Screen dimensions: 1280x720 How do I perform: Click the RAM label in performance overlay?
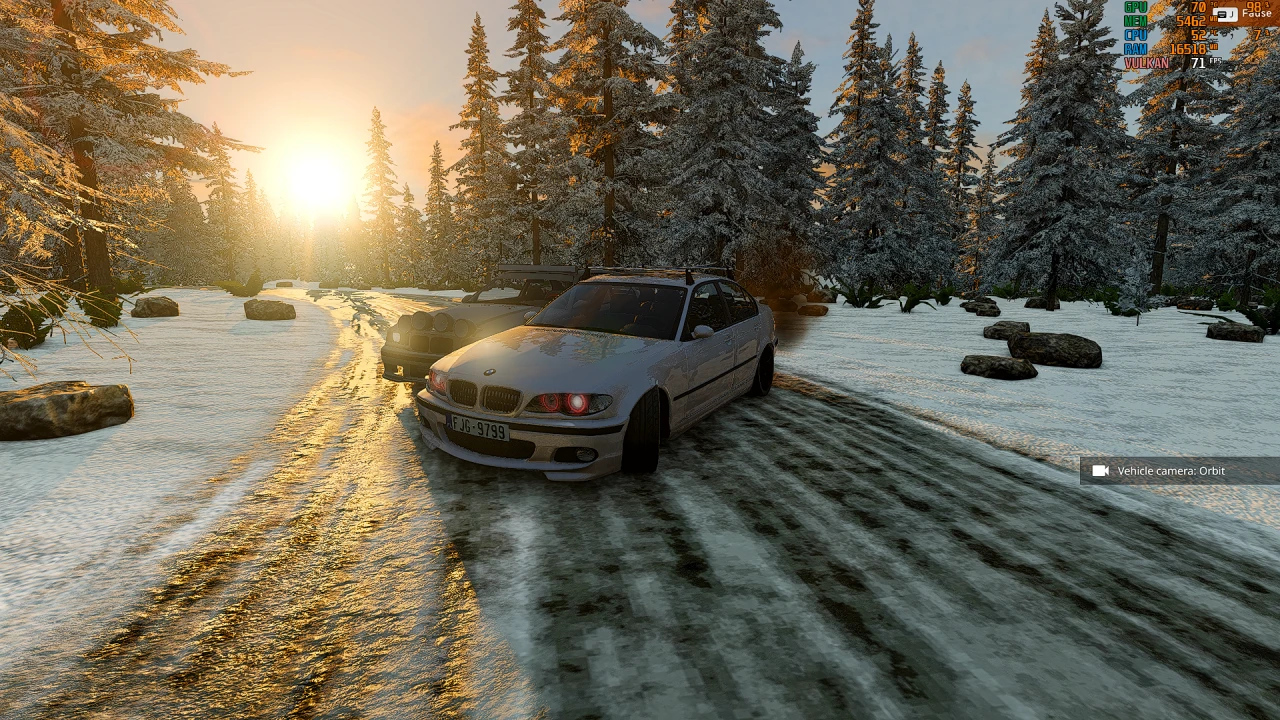point(1137,47)
